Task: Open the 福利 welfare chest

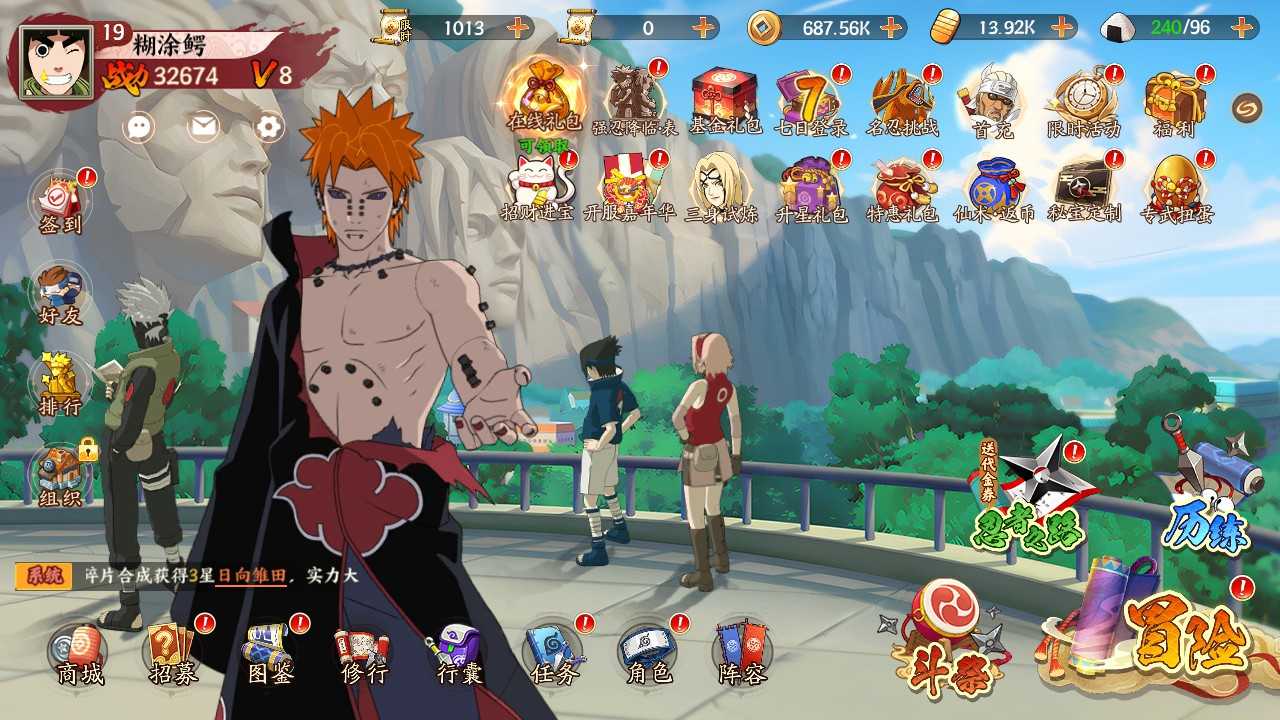Action: [x=1175, y=100]
